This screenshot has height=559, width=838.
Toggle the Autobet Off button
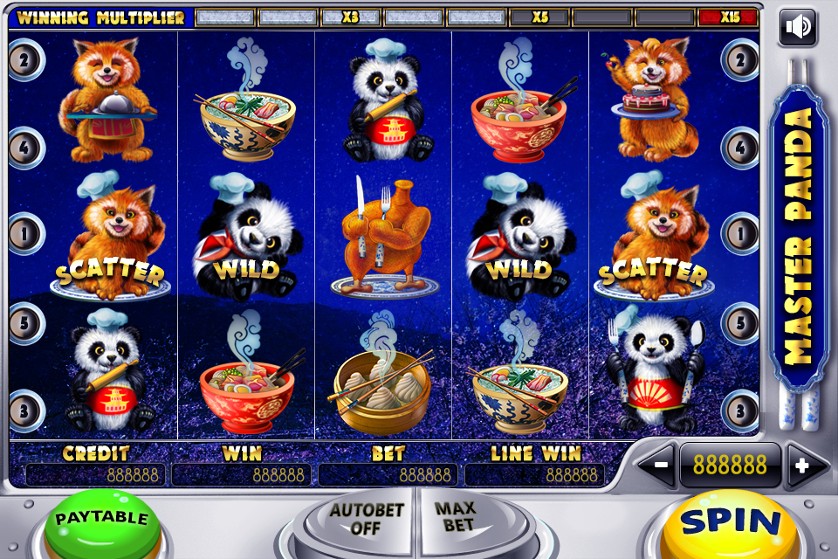pos(365,520)
